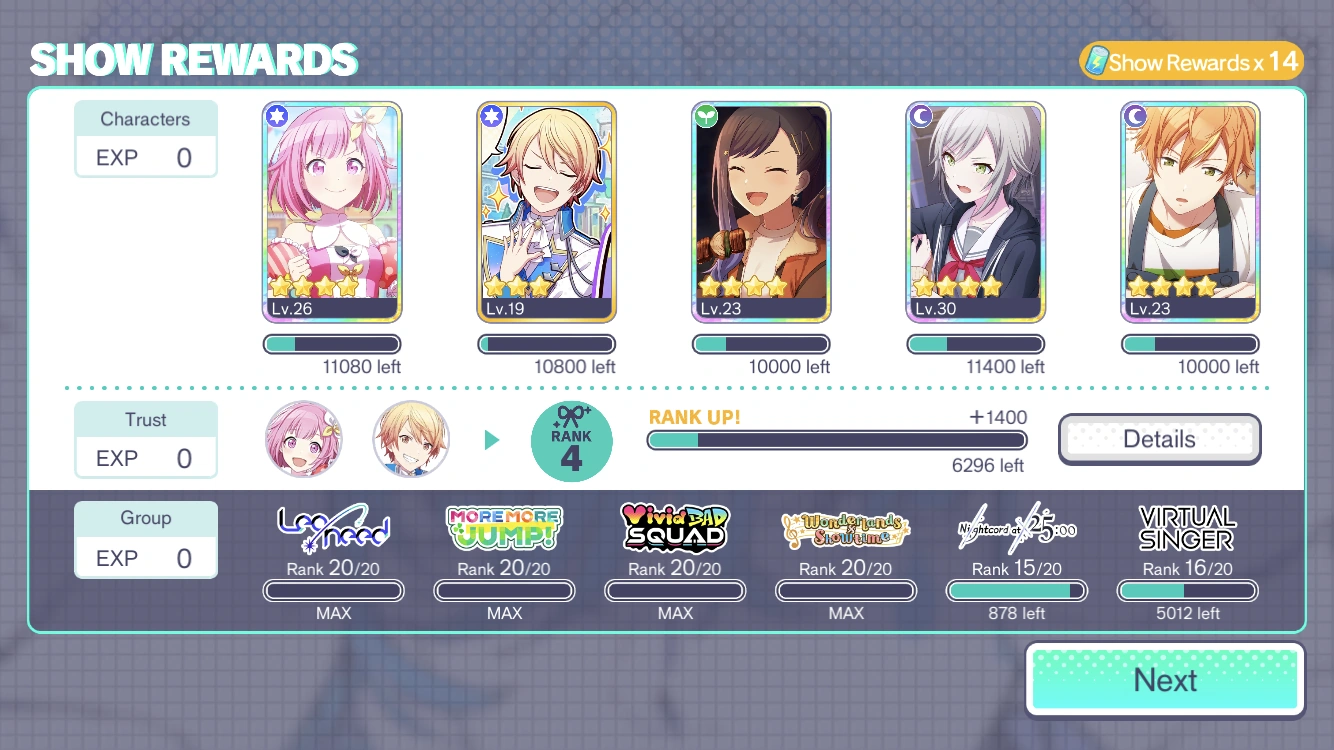Click the Rank 4 ribbon badge
The height and width of the screenshot is (750, 1334).
coord(571,440)
